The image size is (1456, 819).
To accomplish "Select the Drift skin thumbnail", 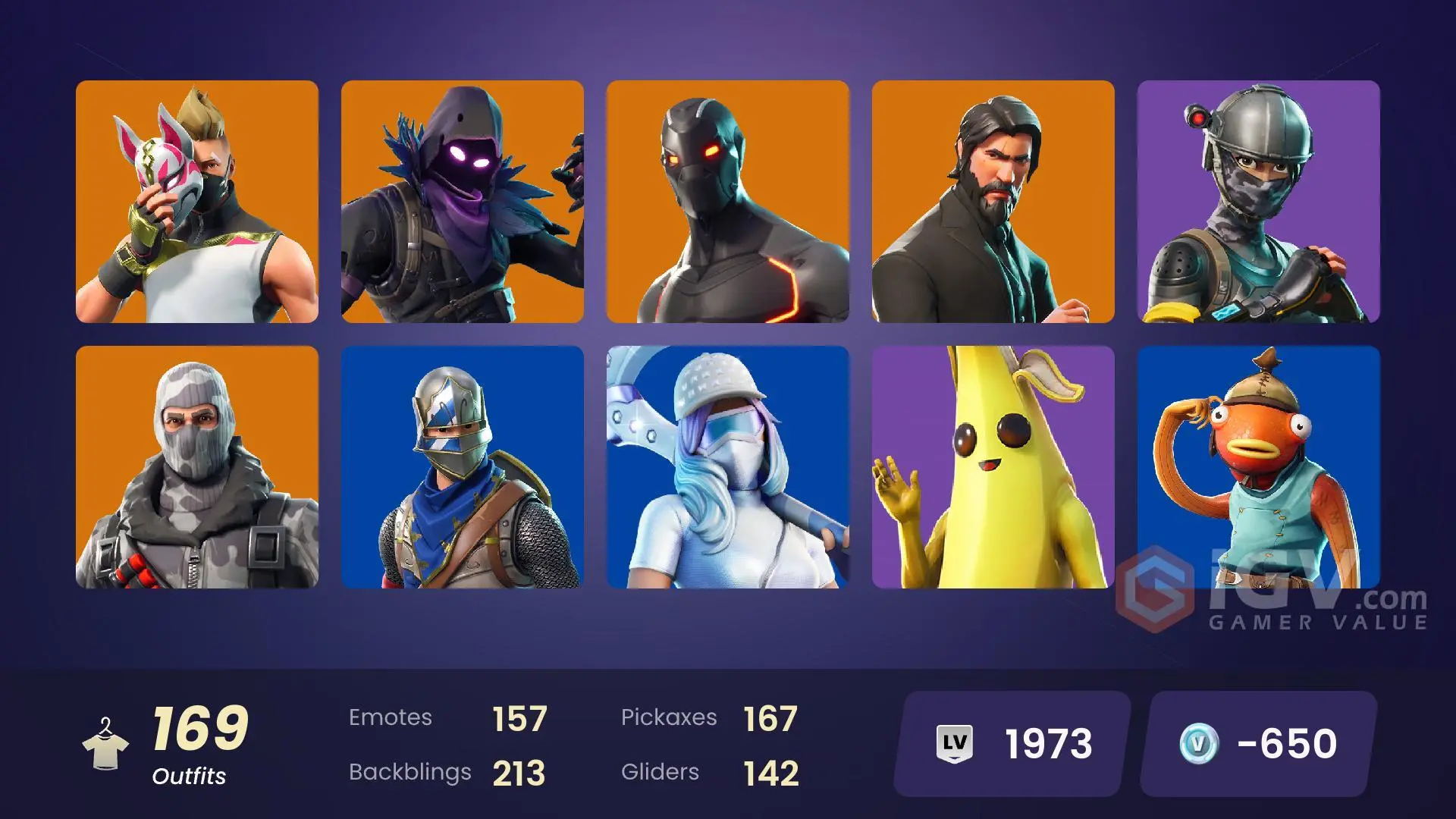I will (x=197, y=205).
